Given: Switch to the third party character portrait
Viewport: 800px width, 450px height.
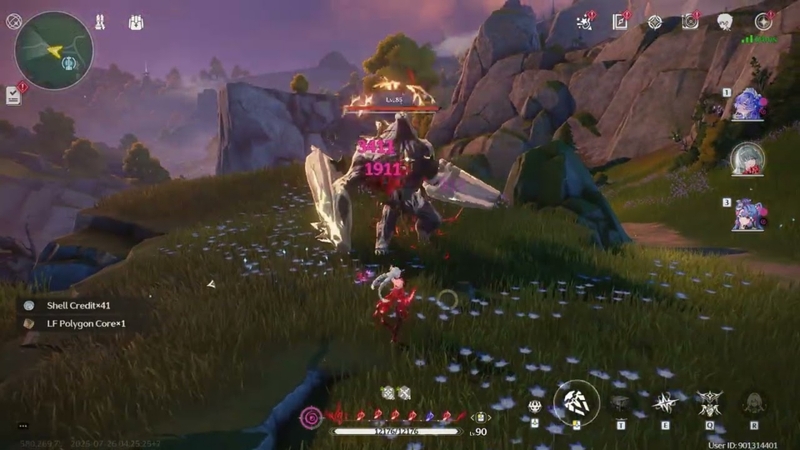Looking at the screenshot, I should click(x=747, y=213).
